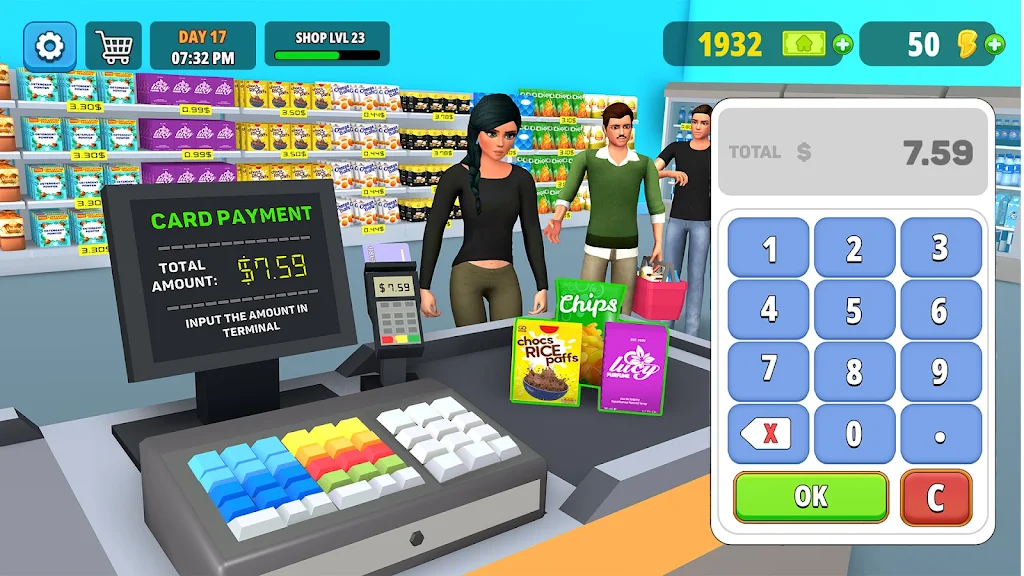
Task: Select number 8 on the terminal keypad
Action: pyautogui.click(x=854, y=372)
